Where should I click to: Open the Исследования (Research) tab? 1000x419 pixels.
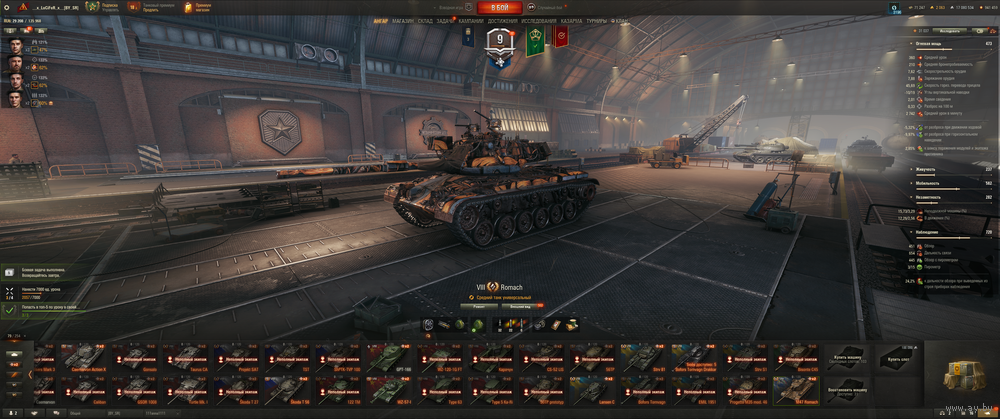click(538, 20)
